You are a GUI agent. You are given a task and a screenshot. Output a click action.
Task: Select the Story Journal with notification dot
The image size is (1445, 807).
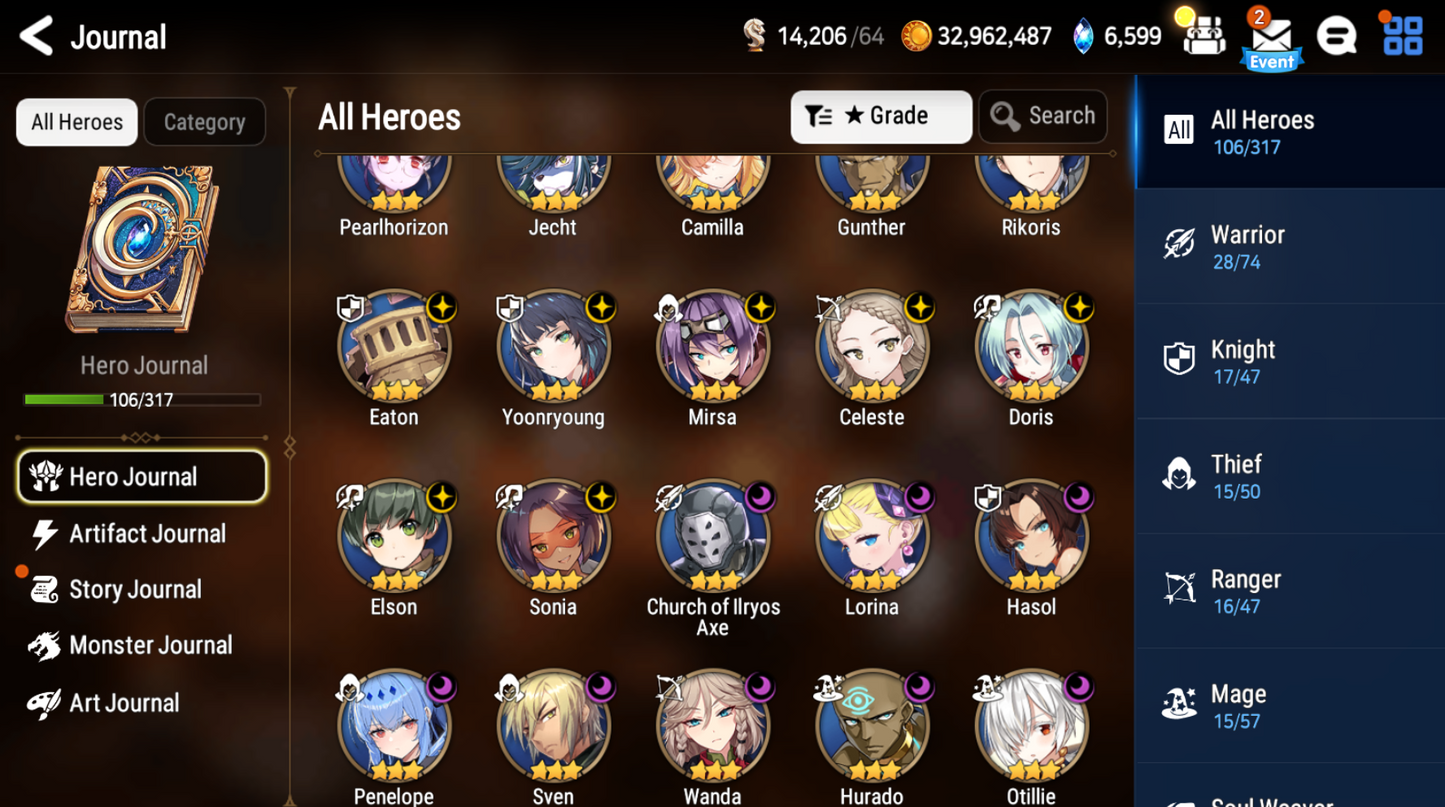(x=126, y=589)
